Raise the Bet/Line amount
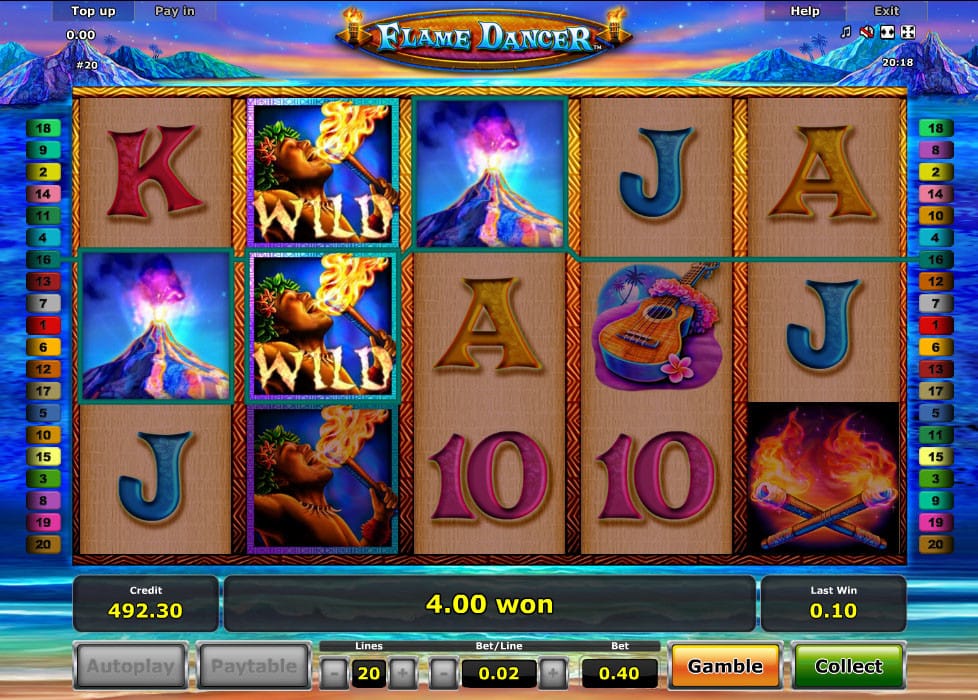The width and height of the screenshot is (978, 700). point(553,673)
